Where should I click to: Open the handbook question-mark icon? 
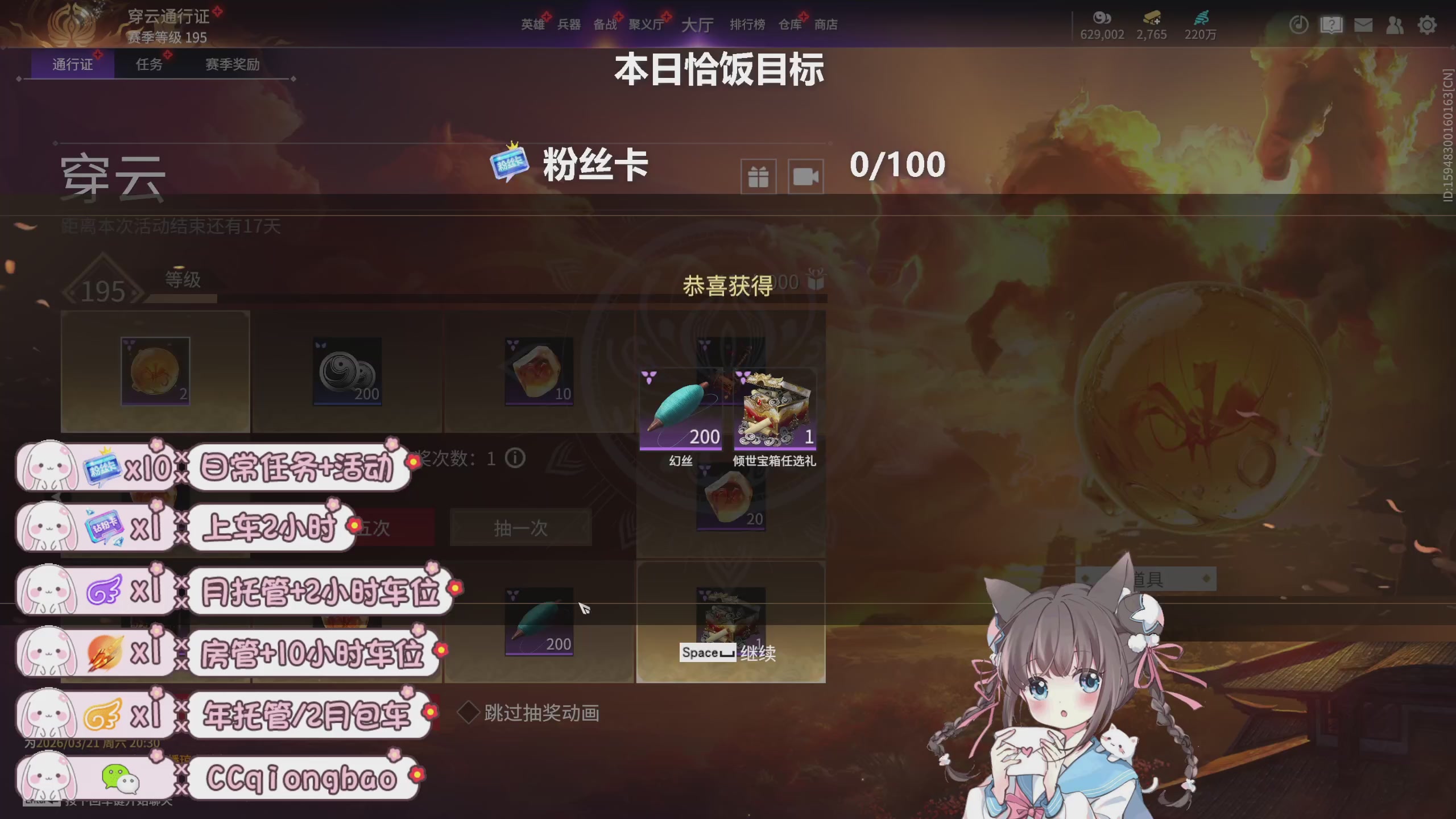click(x=1331, y=25)
